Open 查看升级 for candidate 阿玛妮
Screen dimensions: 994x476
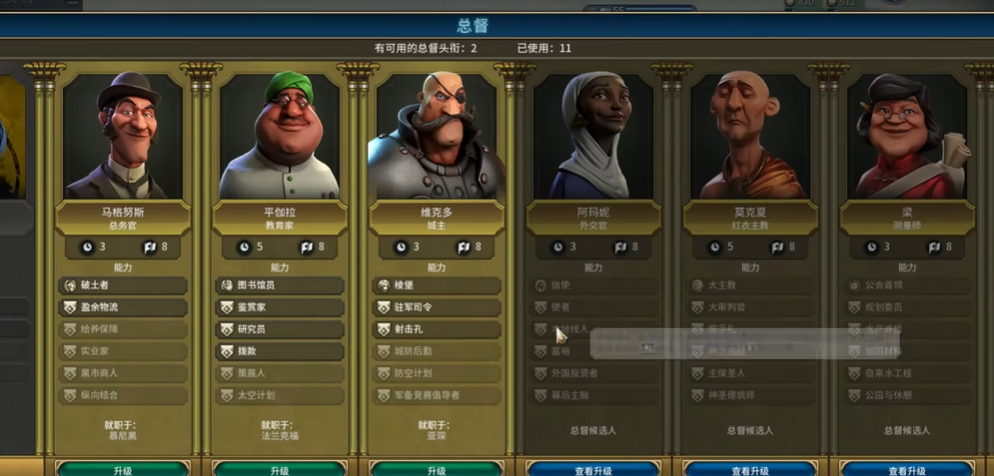tap(594, 469)
